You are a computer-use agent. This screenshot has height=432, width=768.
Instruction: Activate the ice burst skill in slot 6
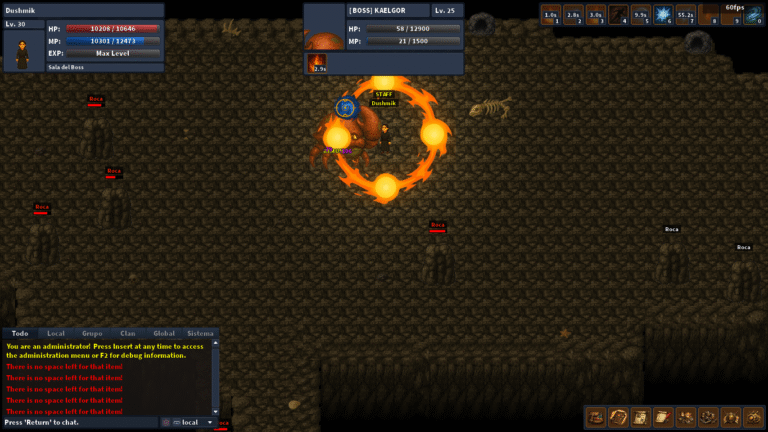(664, 14)
